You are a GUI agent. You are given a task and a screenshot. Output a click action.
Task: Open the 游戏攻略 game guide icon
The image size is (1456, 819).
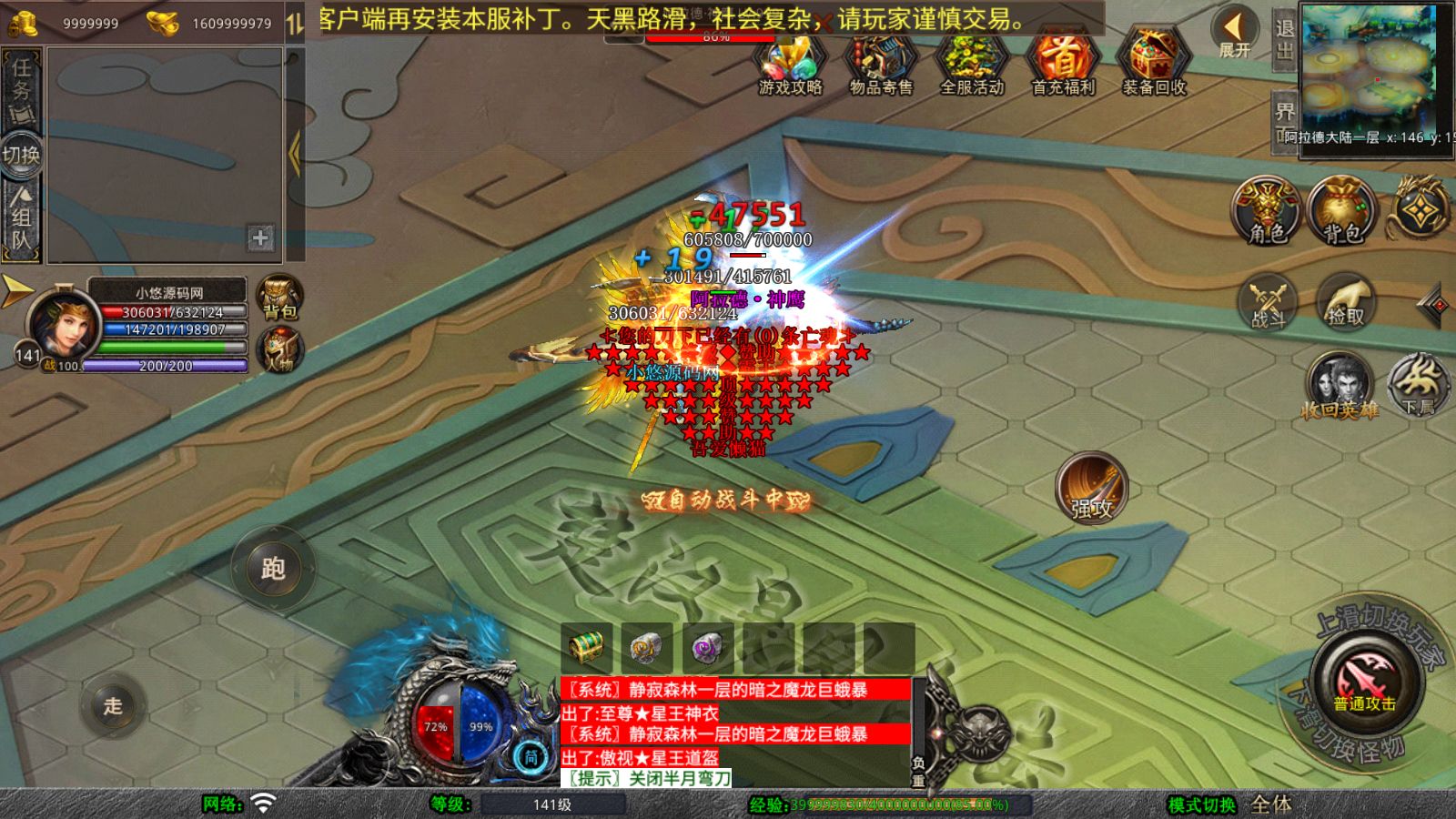pos(790,64)
